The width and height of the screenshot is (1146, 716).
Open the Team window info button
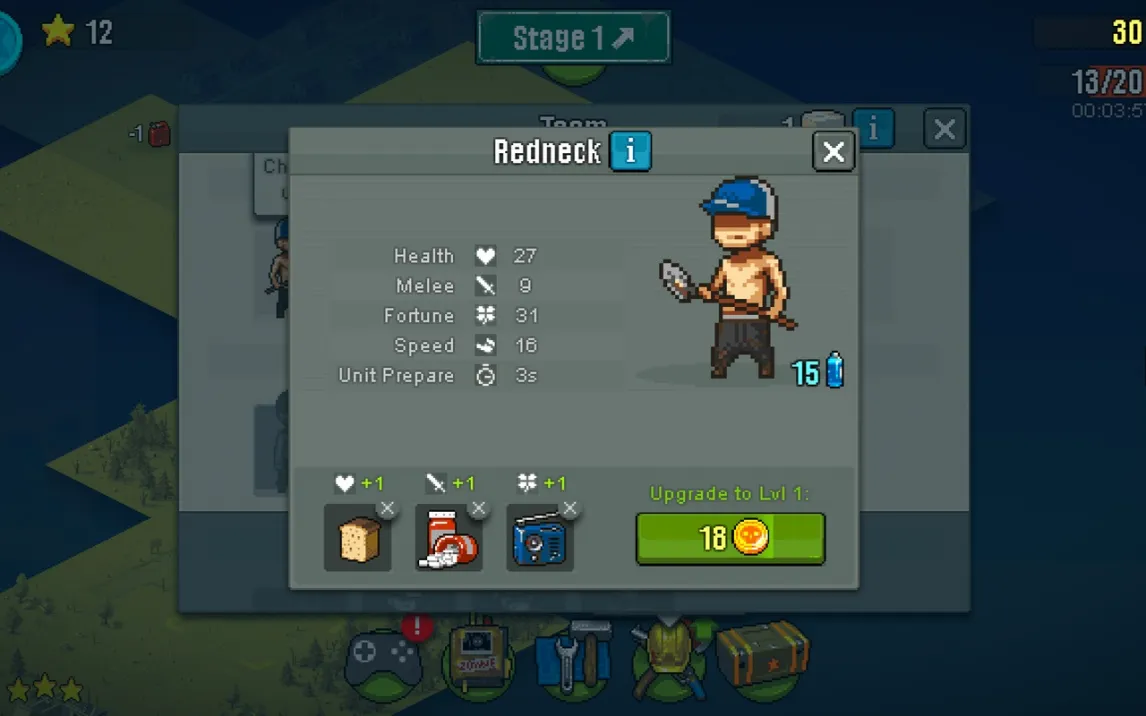click(874, 129)
